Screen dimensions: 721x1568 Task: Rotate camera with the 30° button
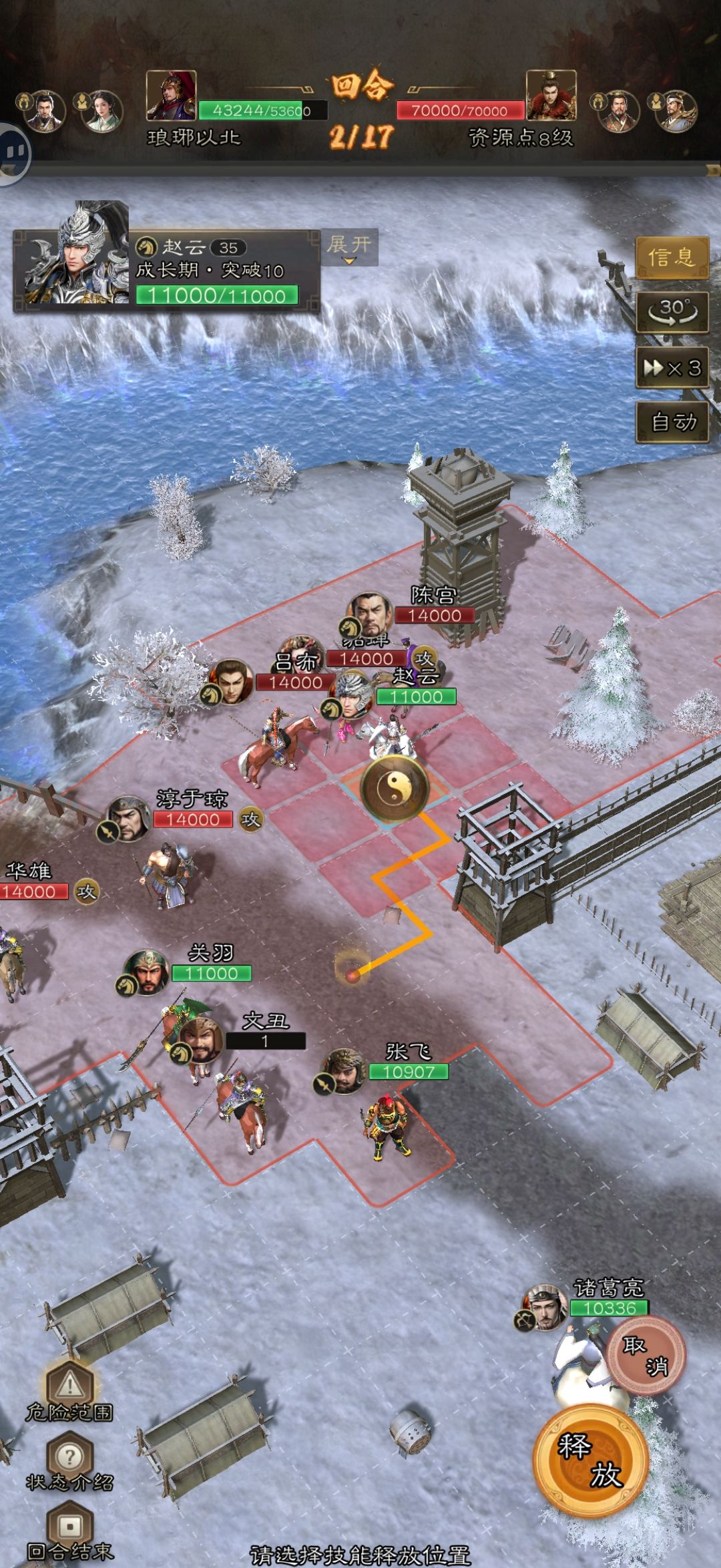[x=671, y=312]
